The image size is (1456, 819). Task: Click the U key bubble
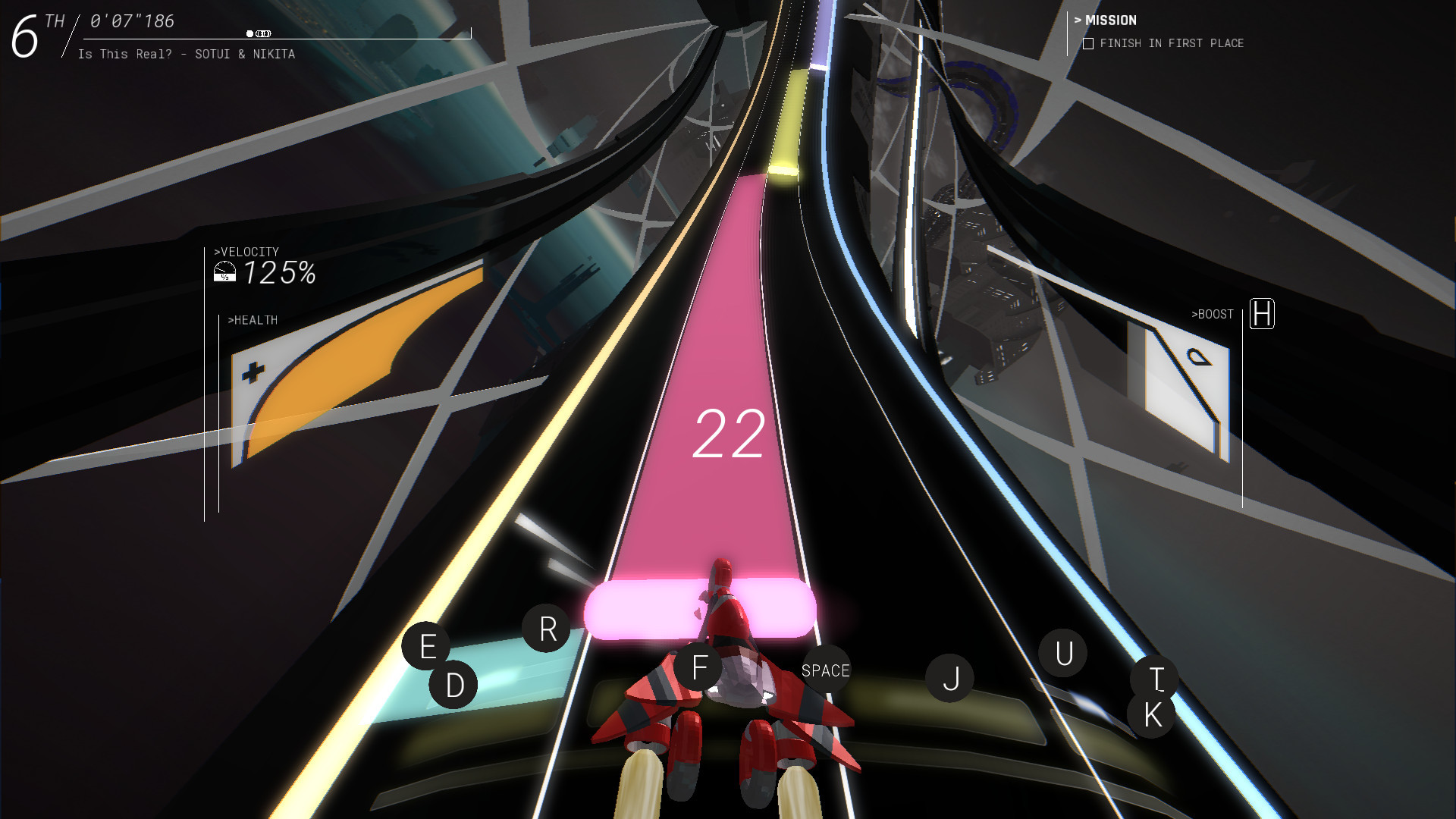(1063, 651)
